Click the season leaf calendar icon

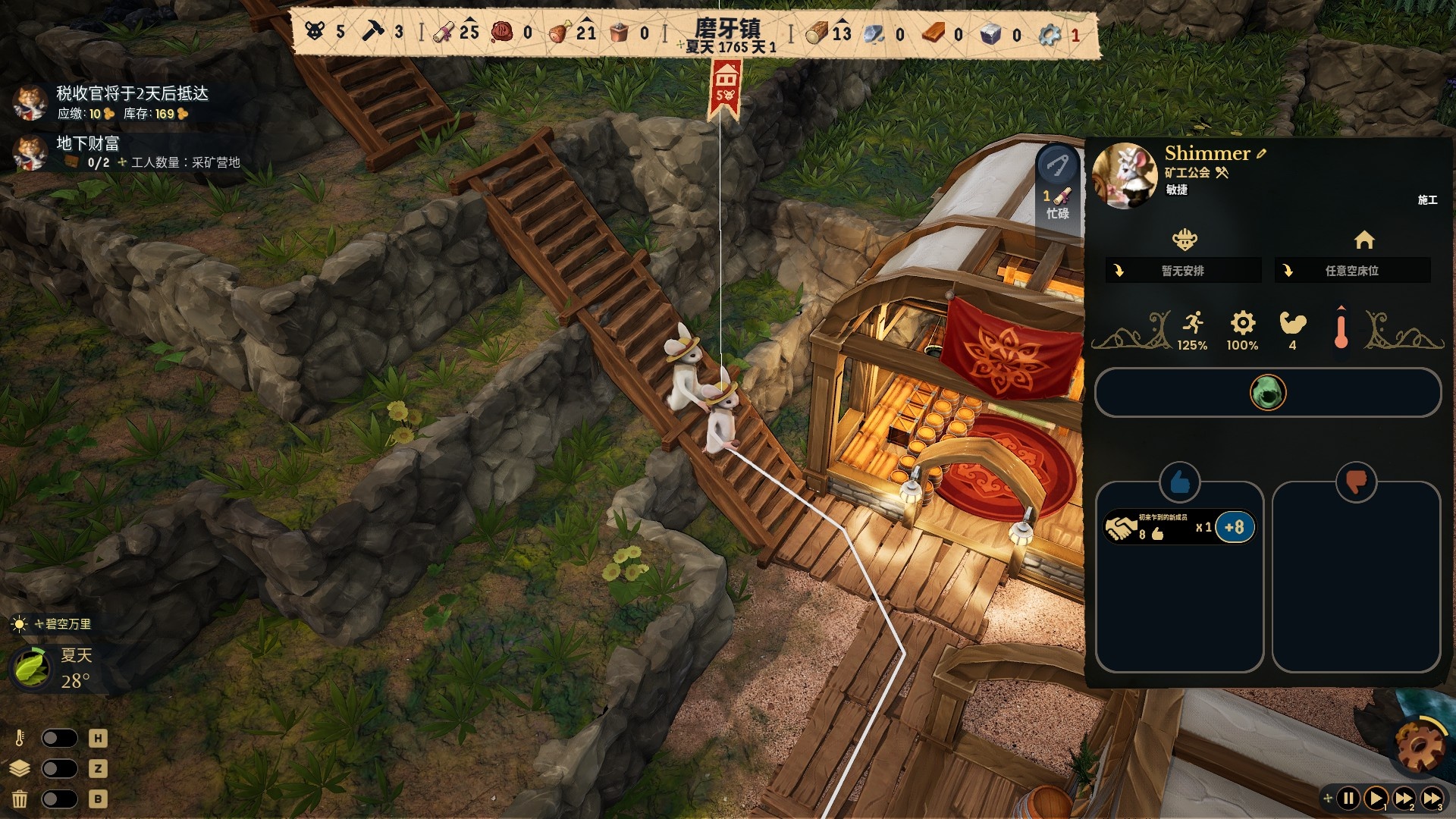(32, 667)
